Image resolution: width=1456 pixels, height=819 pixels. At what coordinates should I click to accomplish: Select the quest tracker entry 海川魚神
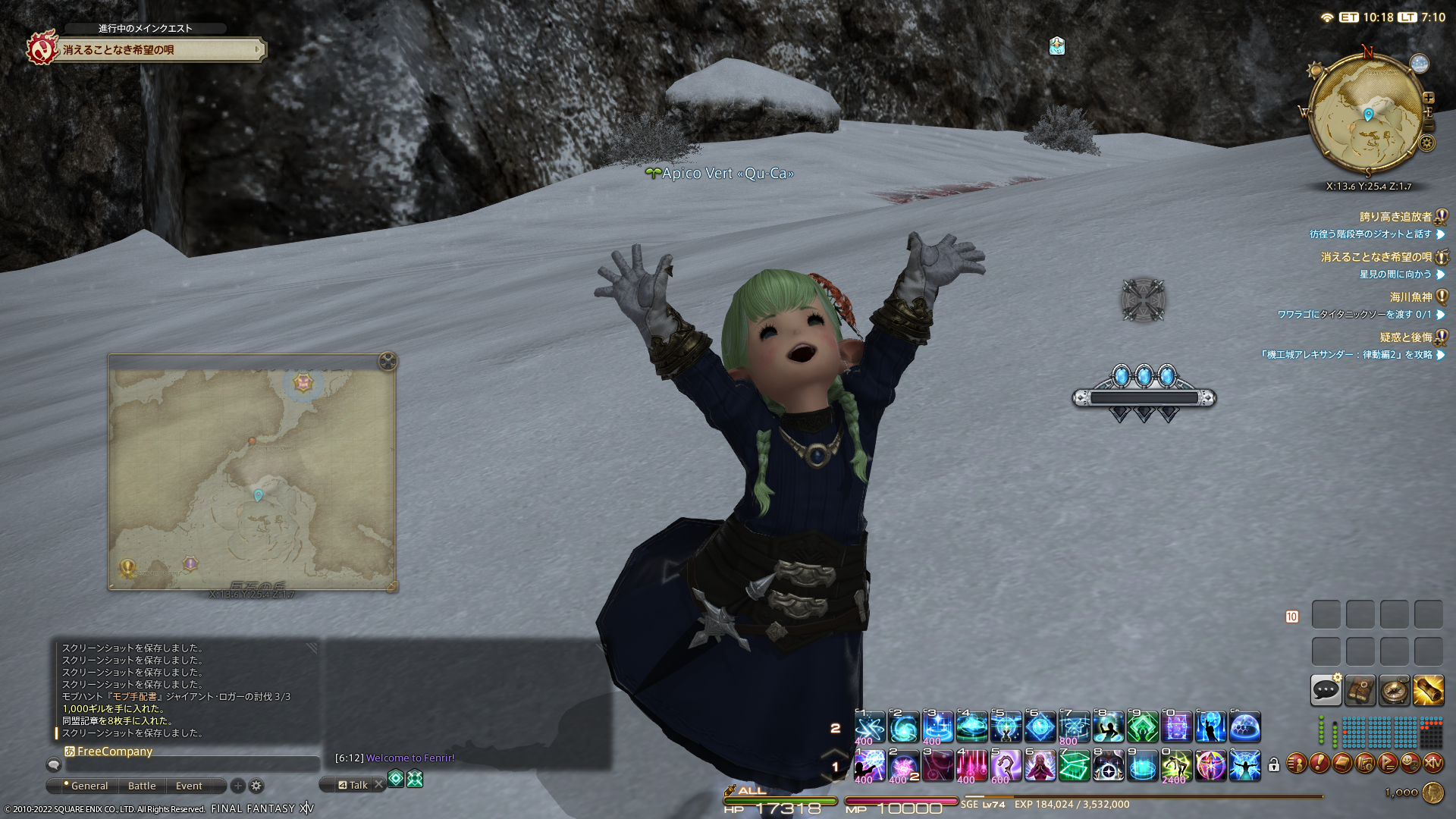click(x=1410, y=297)
